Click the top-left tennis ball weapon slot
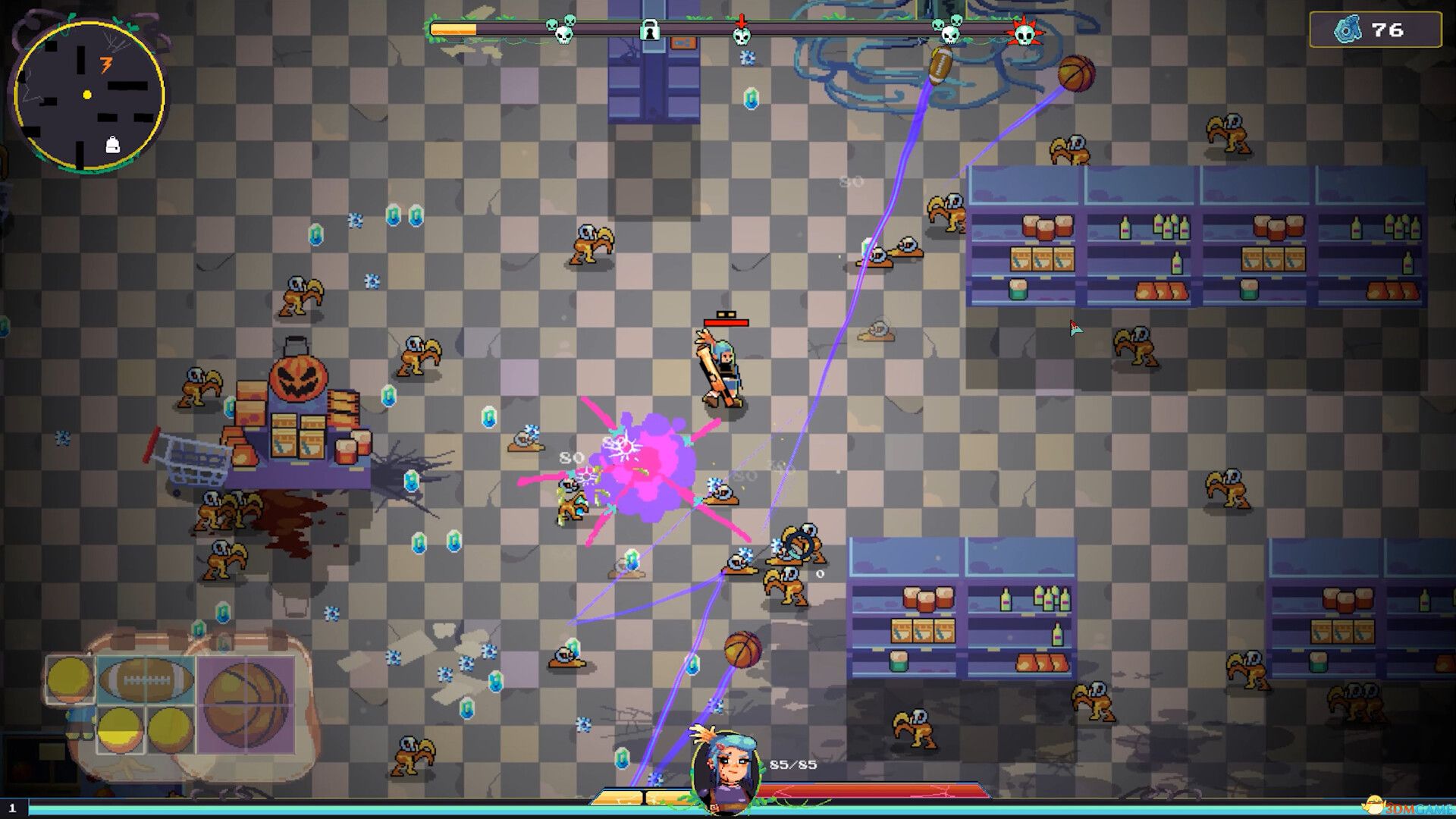 point(70,680)
